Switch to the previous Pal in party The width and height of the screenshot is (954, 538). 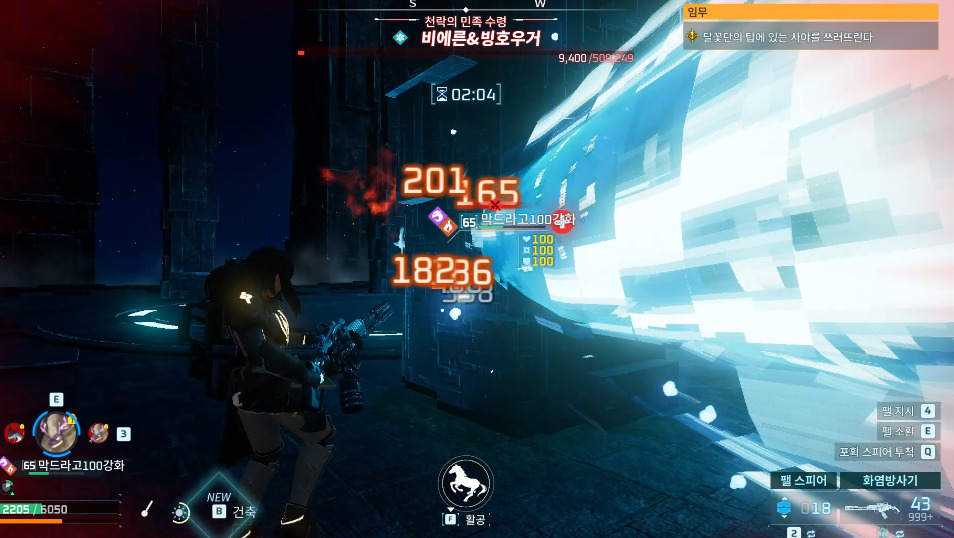tap(14, 432)
